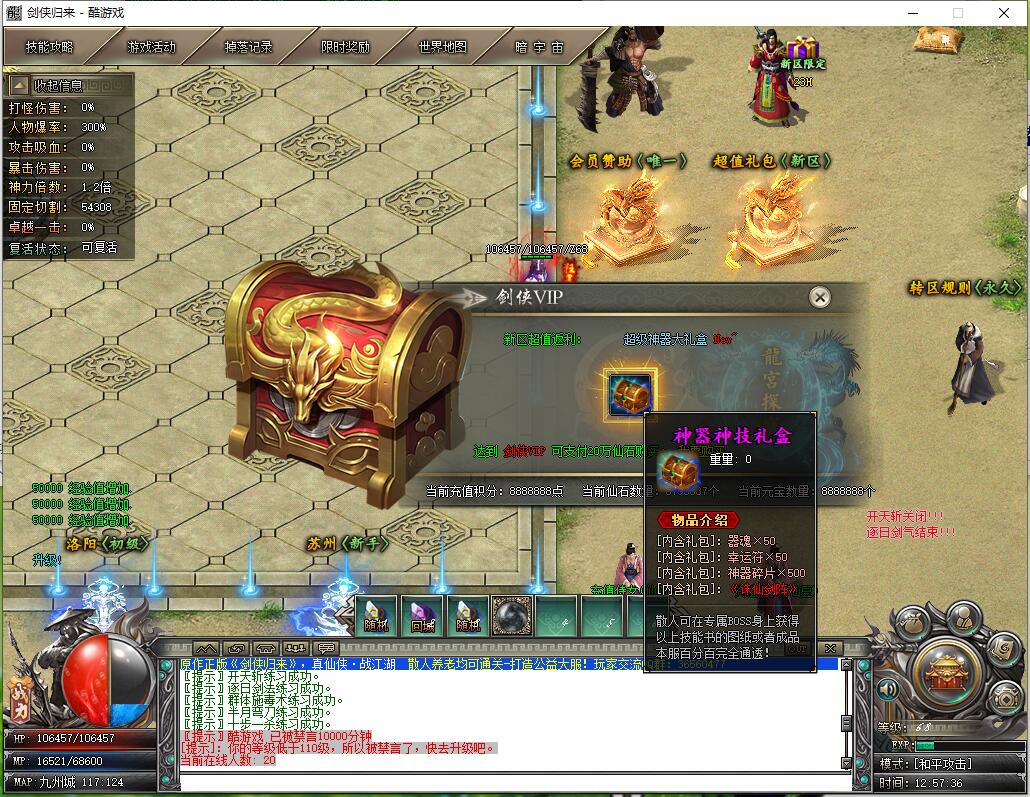Open the 限时奖励 rewards menu
The height and width of the screenshot is (797, 1030).
pos(345,47)
